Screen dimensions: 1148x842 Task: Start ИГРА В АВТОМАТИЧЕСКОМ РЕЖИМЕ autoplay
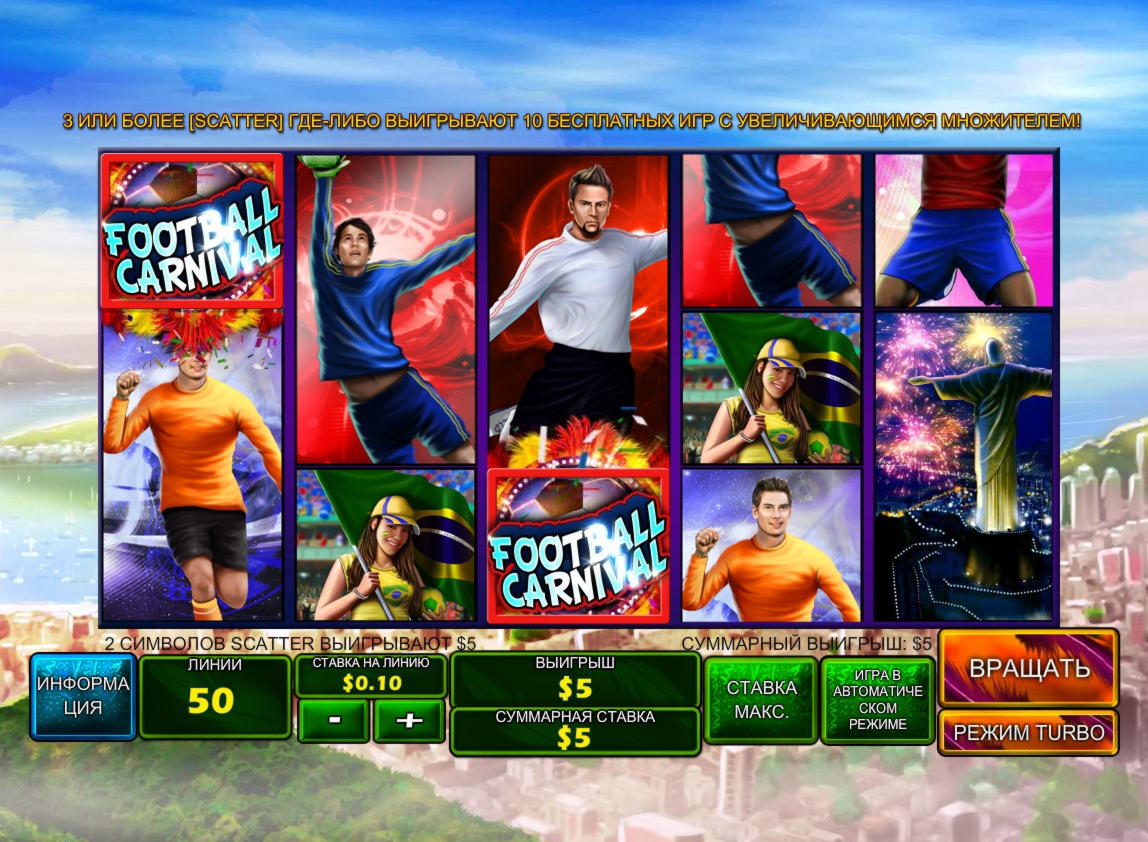(x=877, y=700)
